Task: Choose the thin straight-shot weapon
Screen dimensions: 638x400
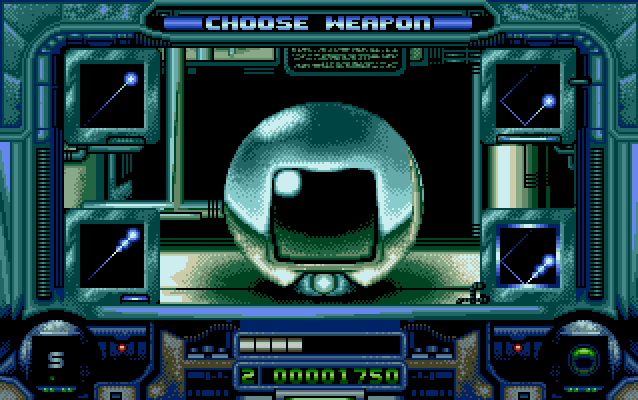Action: tap(112, 97)
